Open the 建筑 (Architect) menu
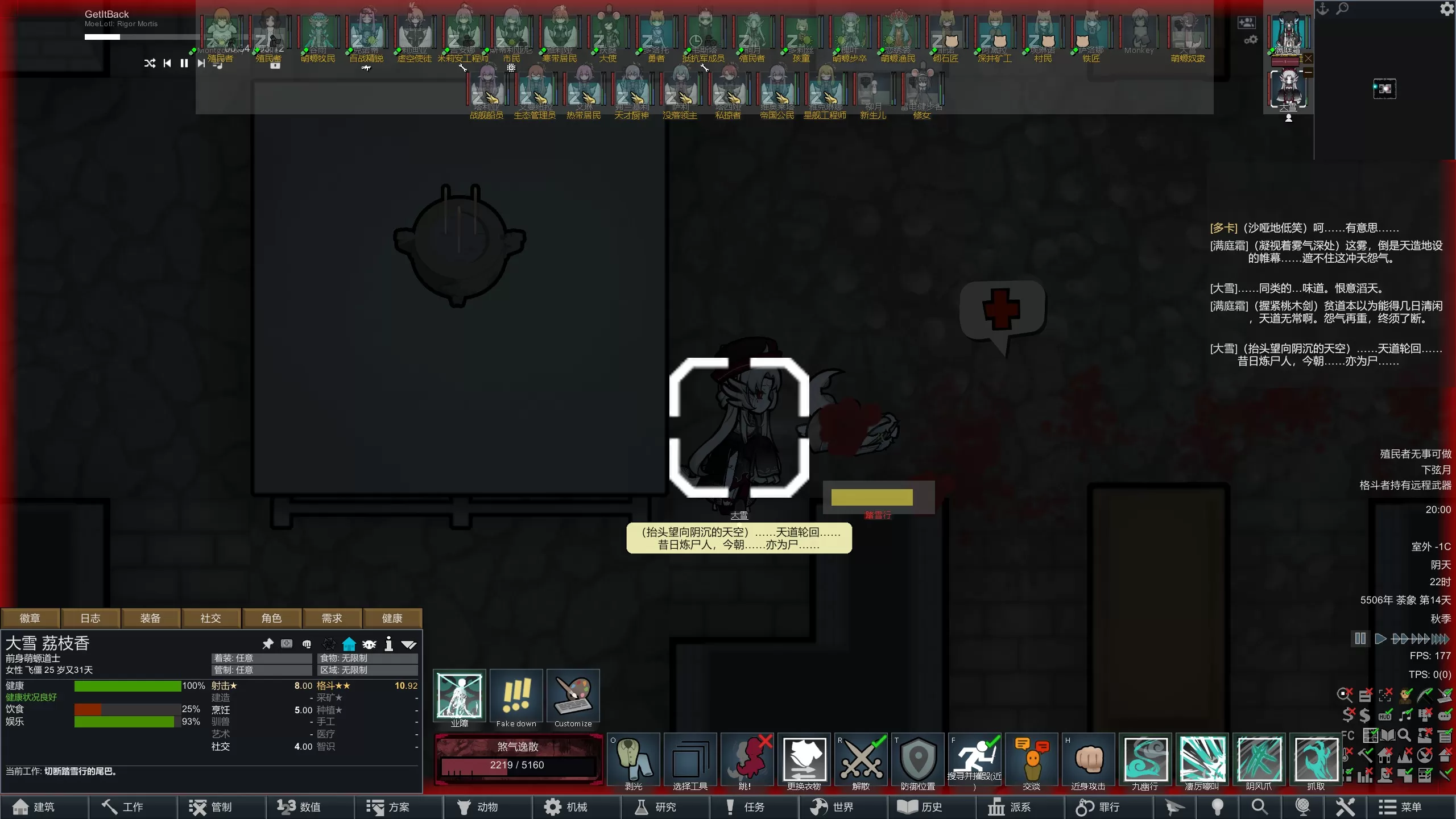Image resolution: width=1456 pixels, height=819 pixels. coord(34,807)
